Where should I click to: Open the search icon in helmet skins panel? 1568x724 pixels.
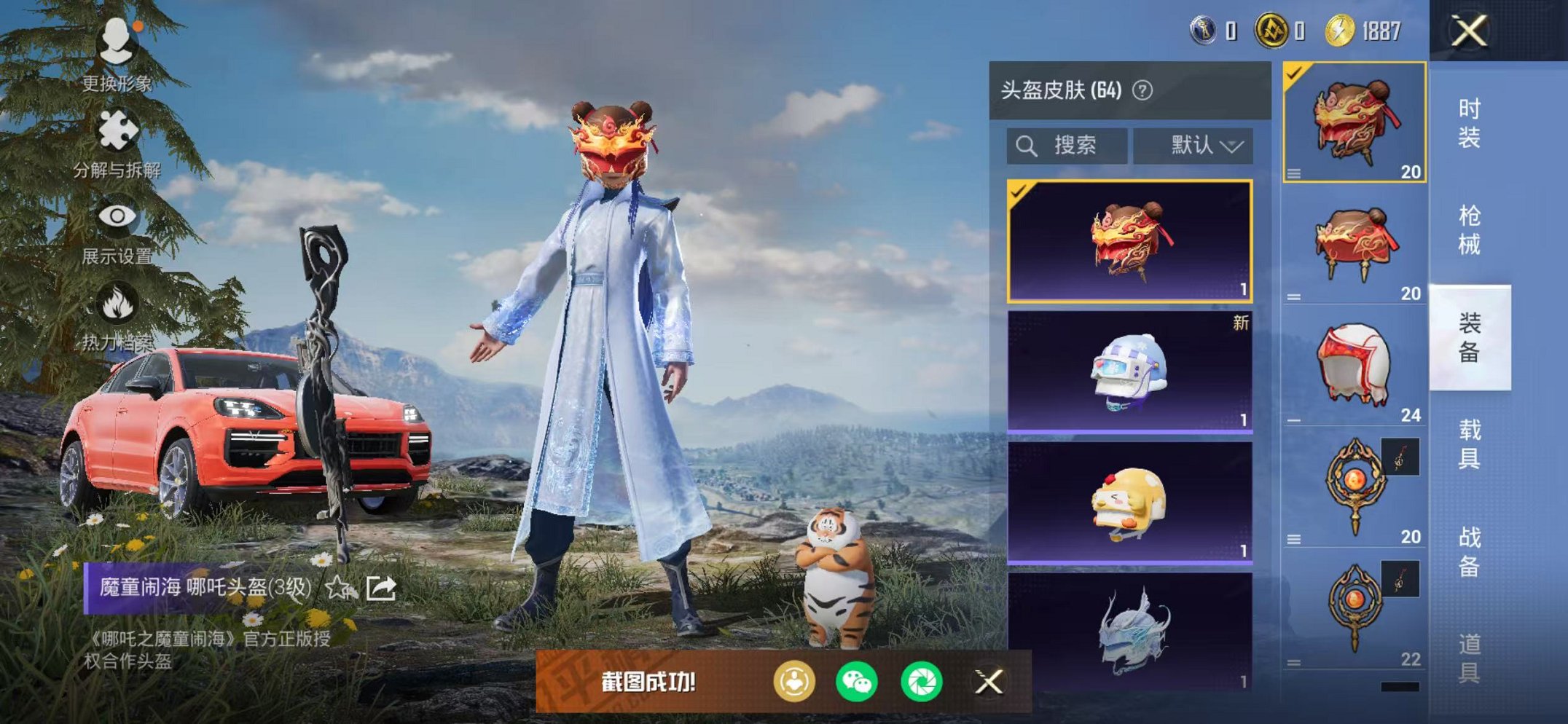tap(1027, 144)
